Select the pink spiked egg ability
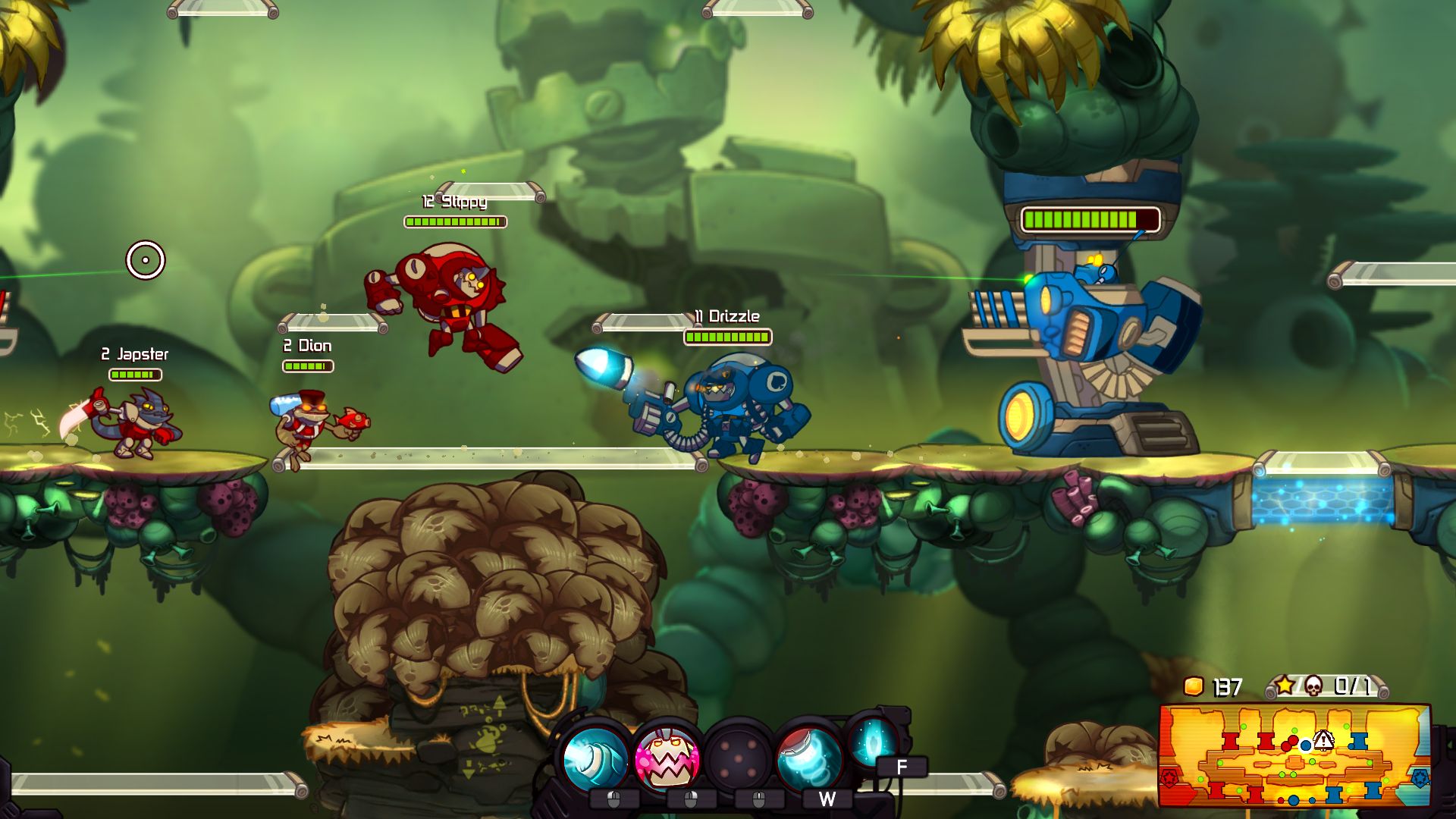Viewport: 1456px width, 819px height. pyautogui.click(x=667, y=758)
